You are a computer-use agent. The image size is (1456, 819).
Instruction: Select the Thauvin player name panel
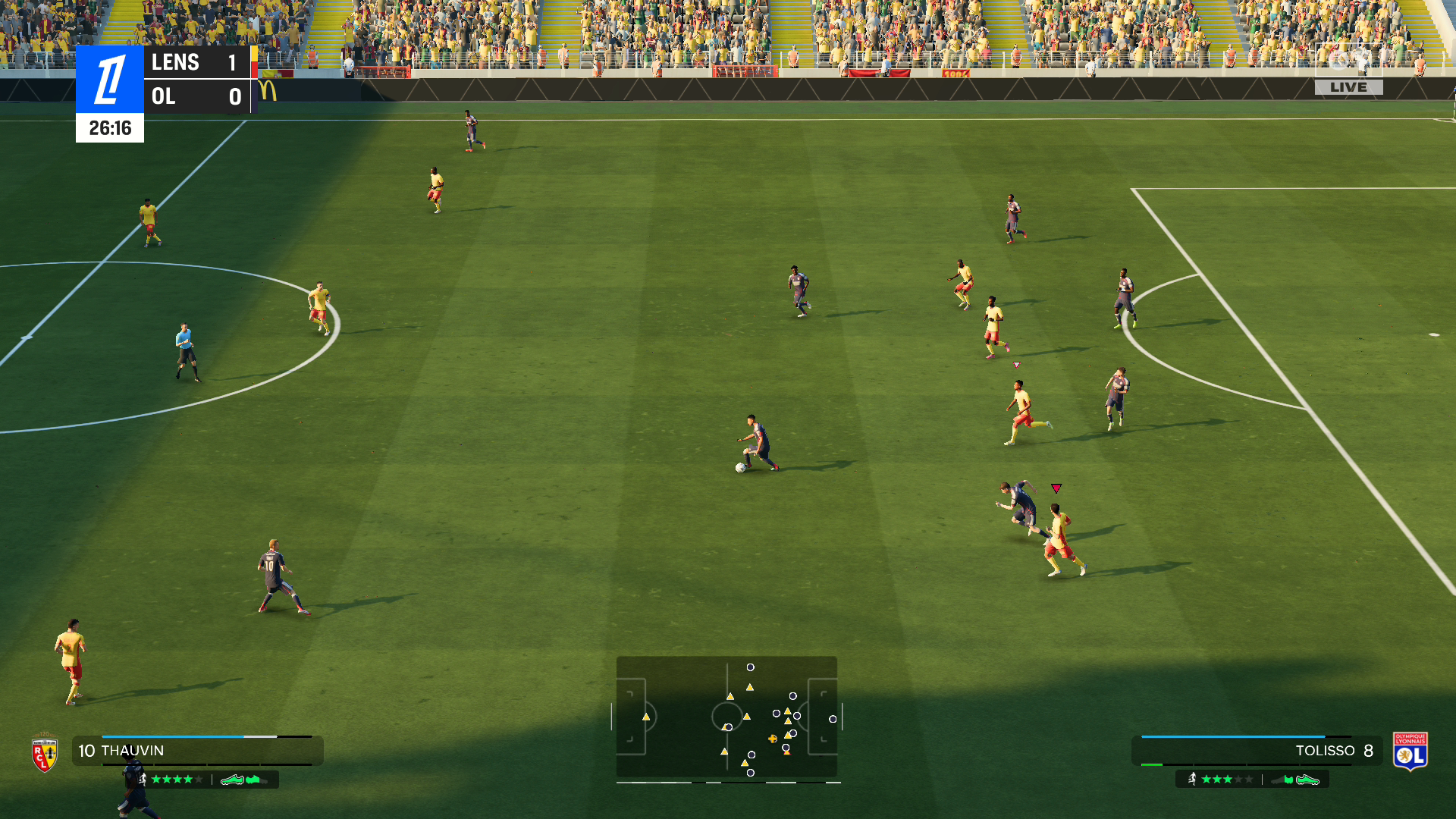[x=197, y=751]
